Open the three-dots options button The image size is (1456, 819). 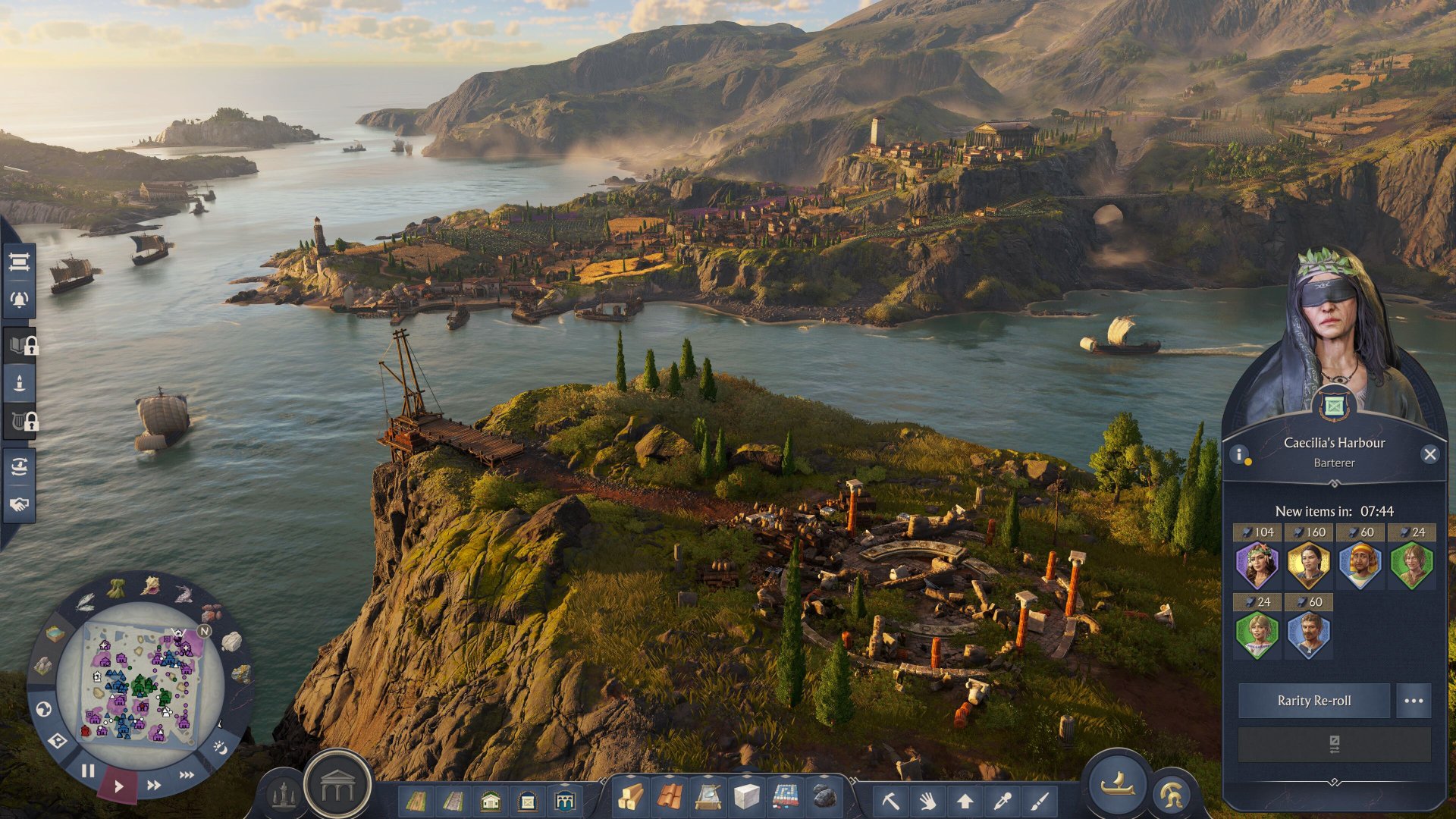(x=1414, y=701)
